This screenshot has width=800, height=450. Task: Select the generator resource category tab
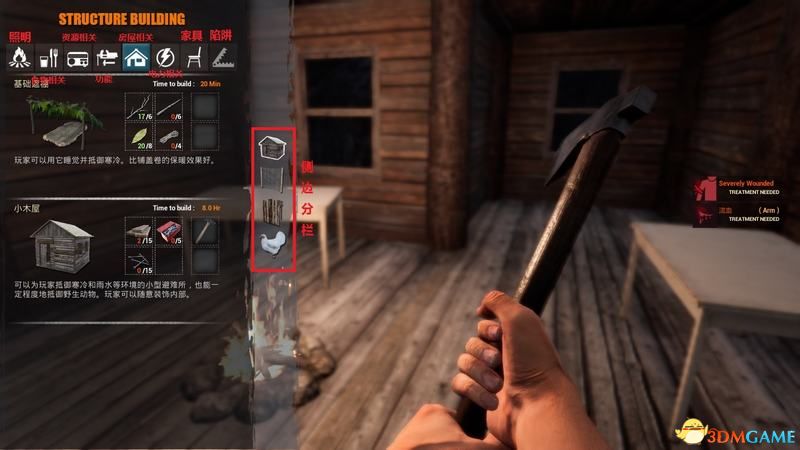click(76, 57)
